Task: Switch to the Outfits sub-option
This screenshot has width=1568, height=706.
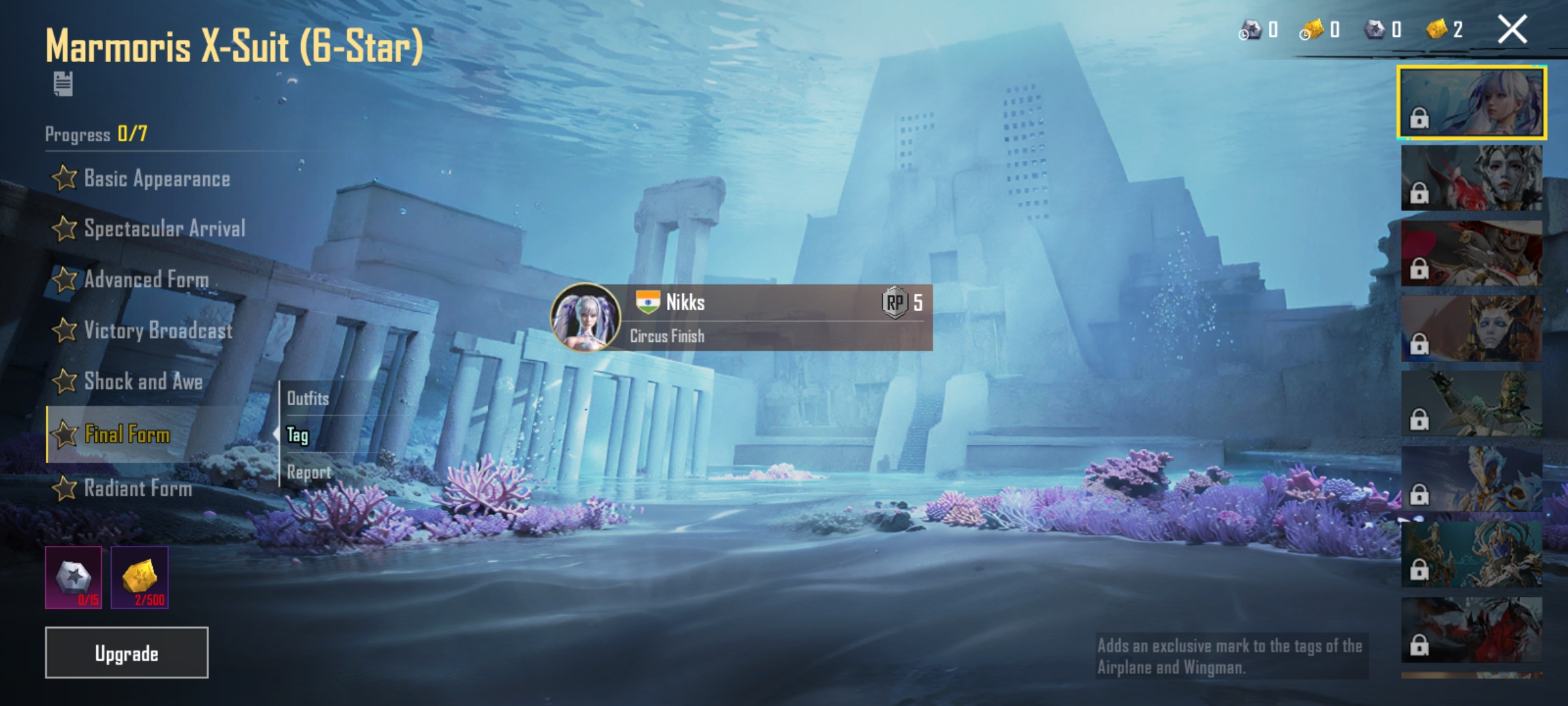Action: [x=308, y=398]
